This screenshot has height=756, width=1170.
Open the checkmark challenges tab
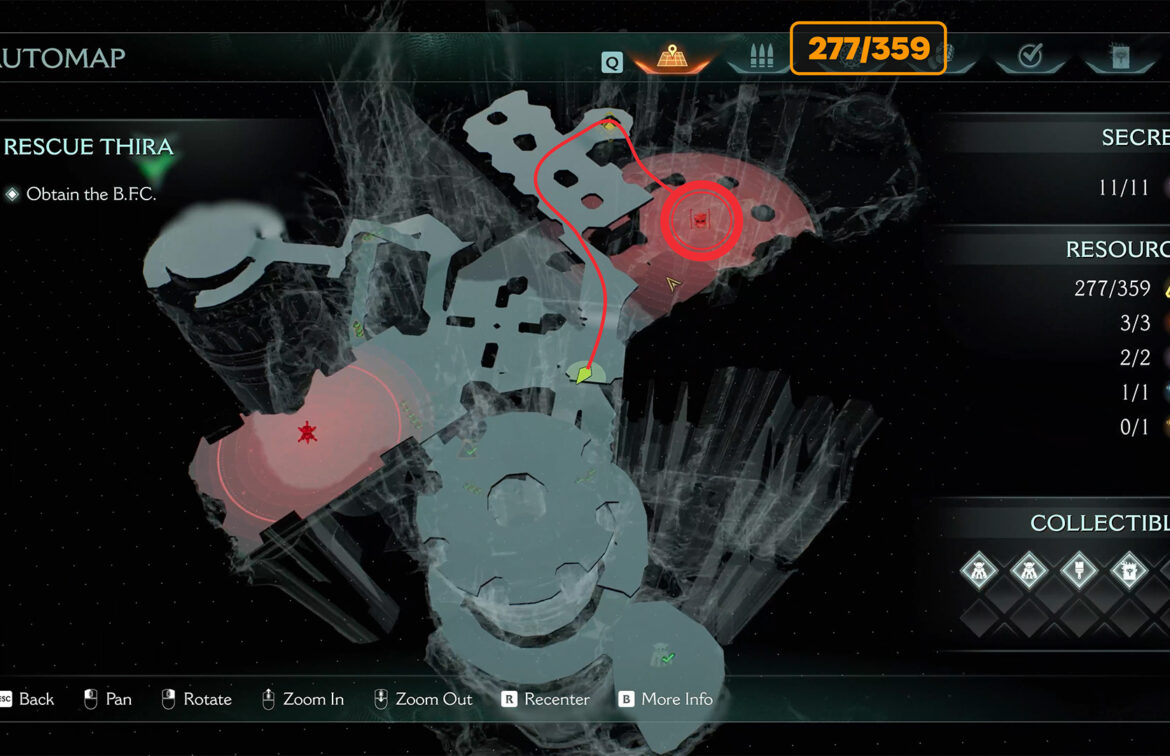(x=1030, y=57)
